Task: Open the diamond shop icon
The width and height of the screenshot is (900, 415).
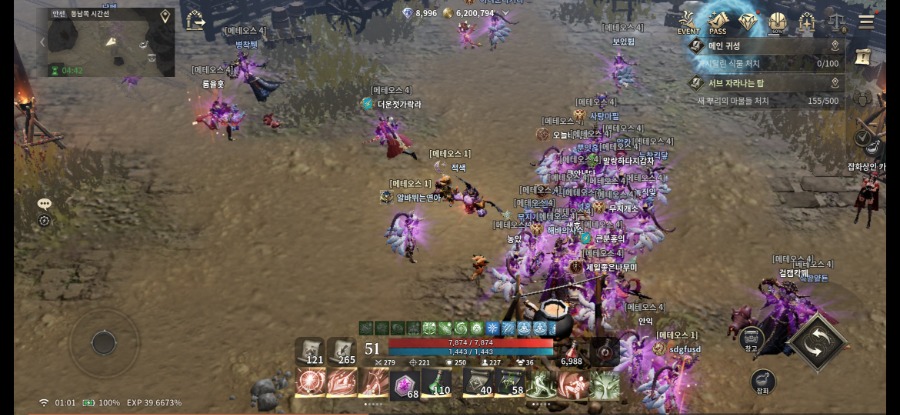Action: pyautogui.click(x=748, y=21)
